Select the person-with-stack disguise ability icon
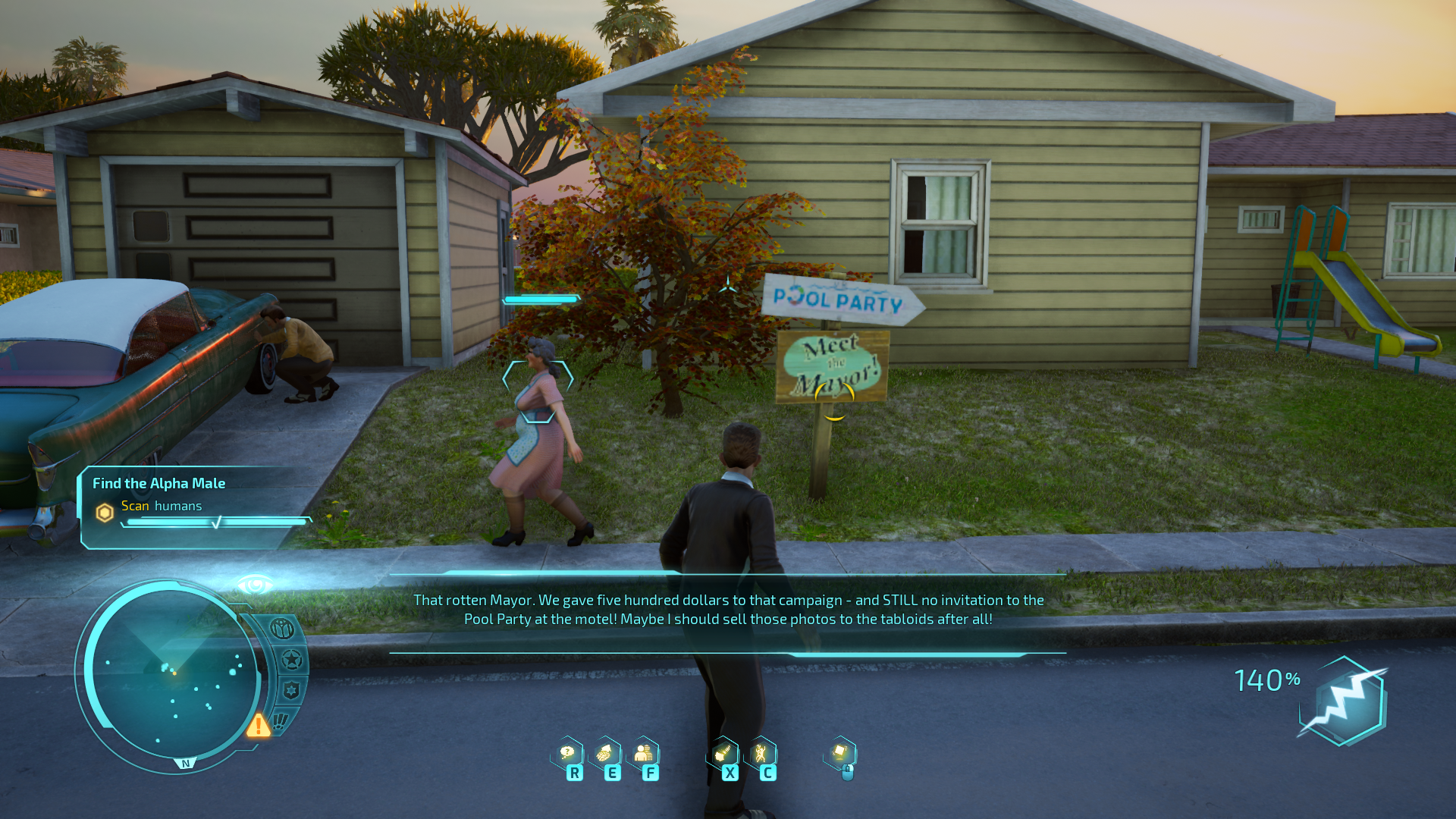Viewport: 1456px width, 819px height. click(x=643, y=753)
